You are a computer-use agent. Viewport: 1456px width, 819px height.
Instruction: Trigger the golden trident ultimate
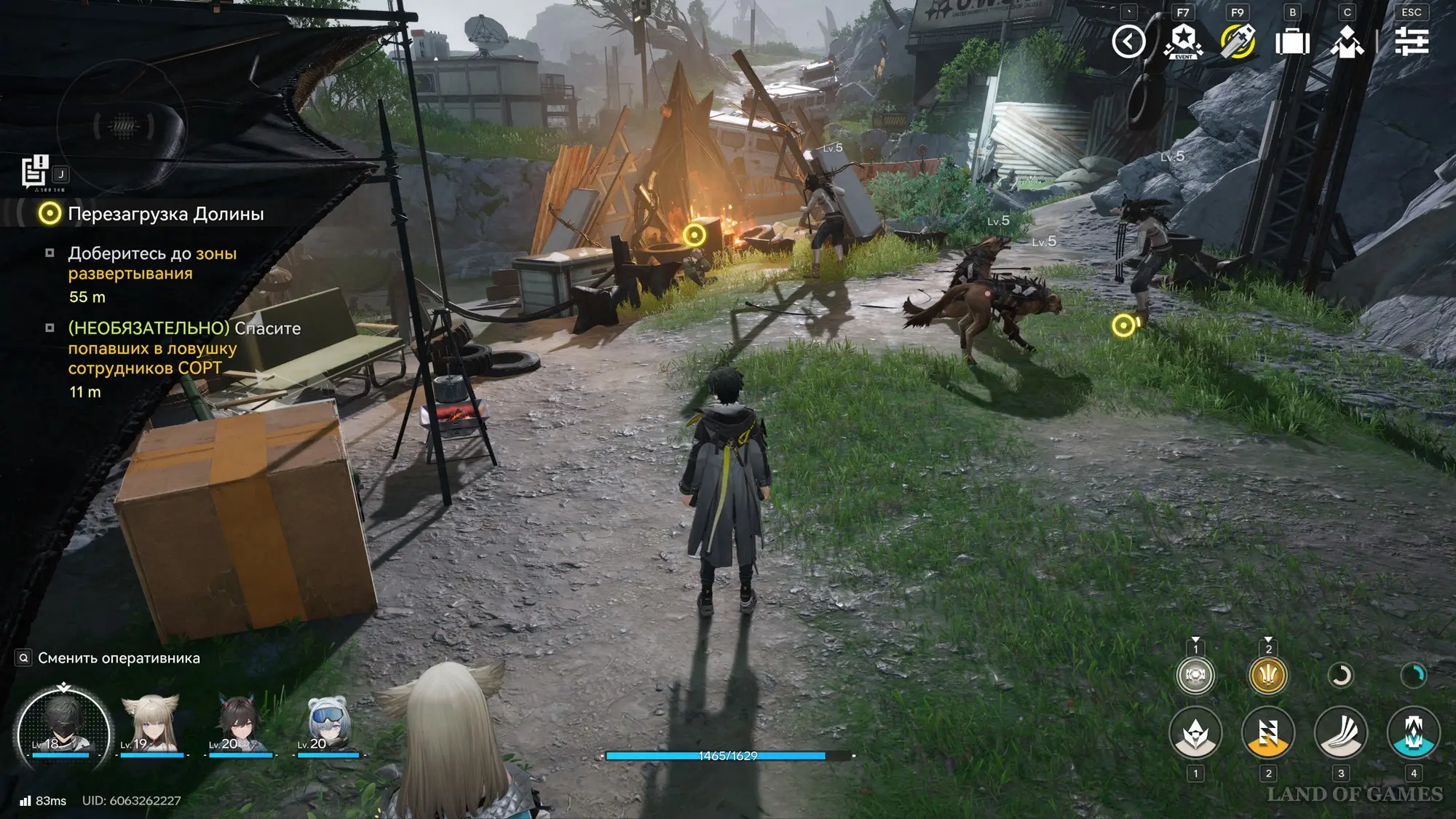[1267, 676]
